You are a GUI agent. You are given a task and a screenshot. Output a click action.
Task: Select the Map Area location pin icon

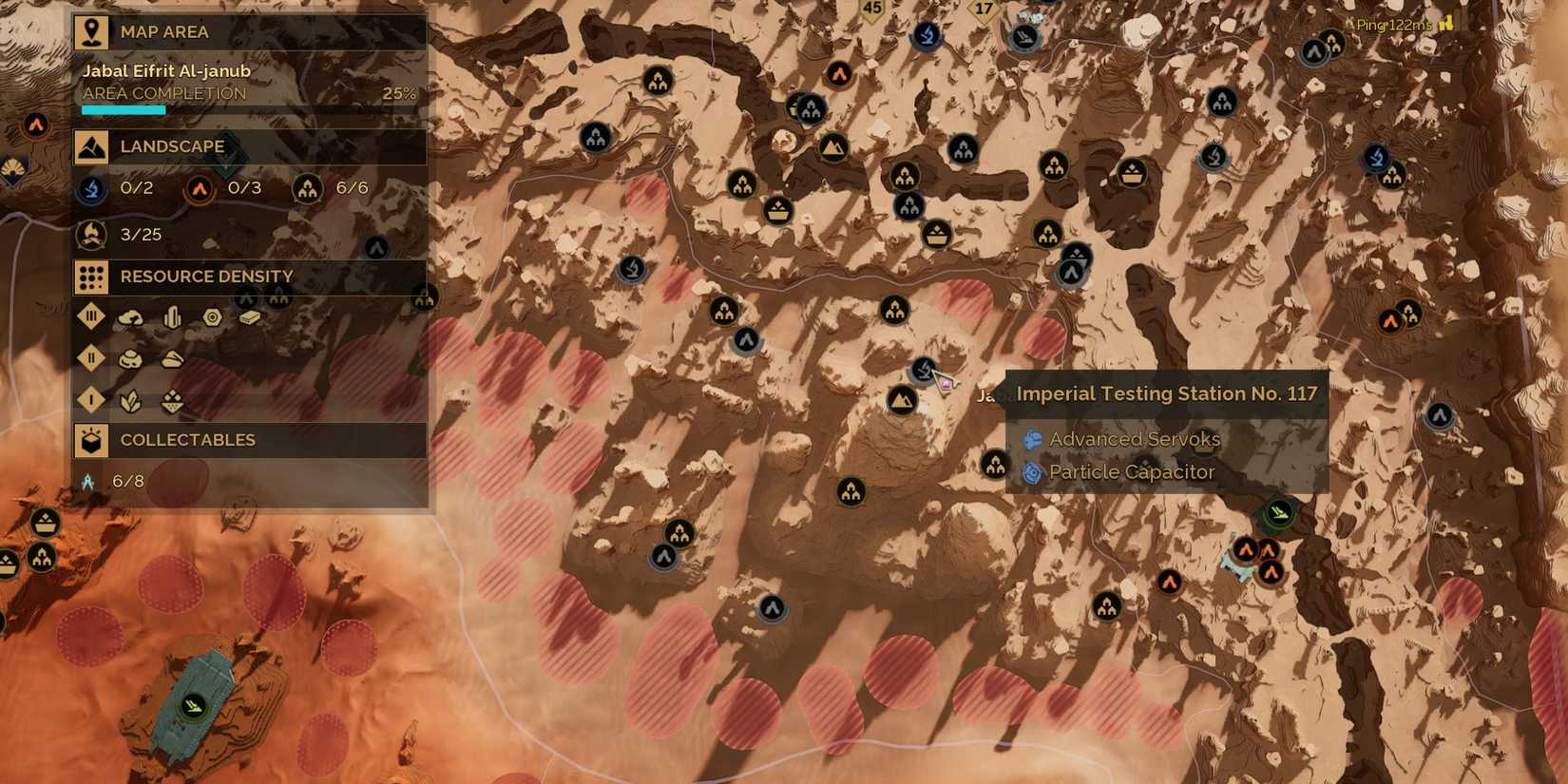coord(91,31)
